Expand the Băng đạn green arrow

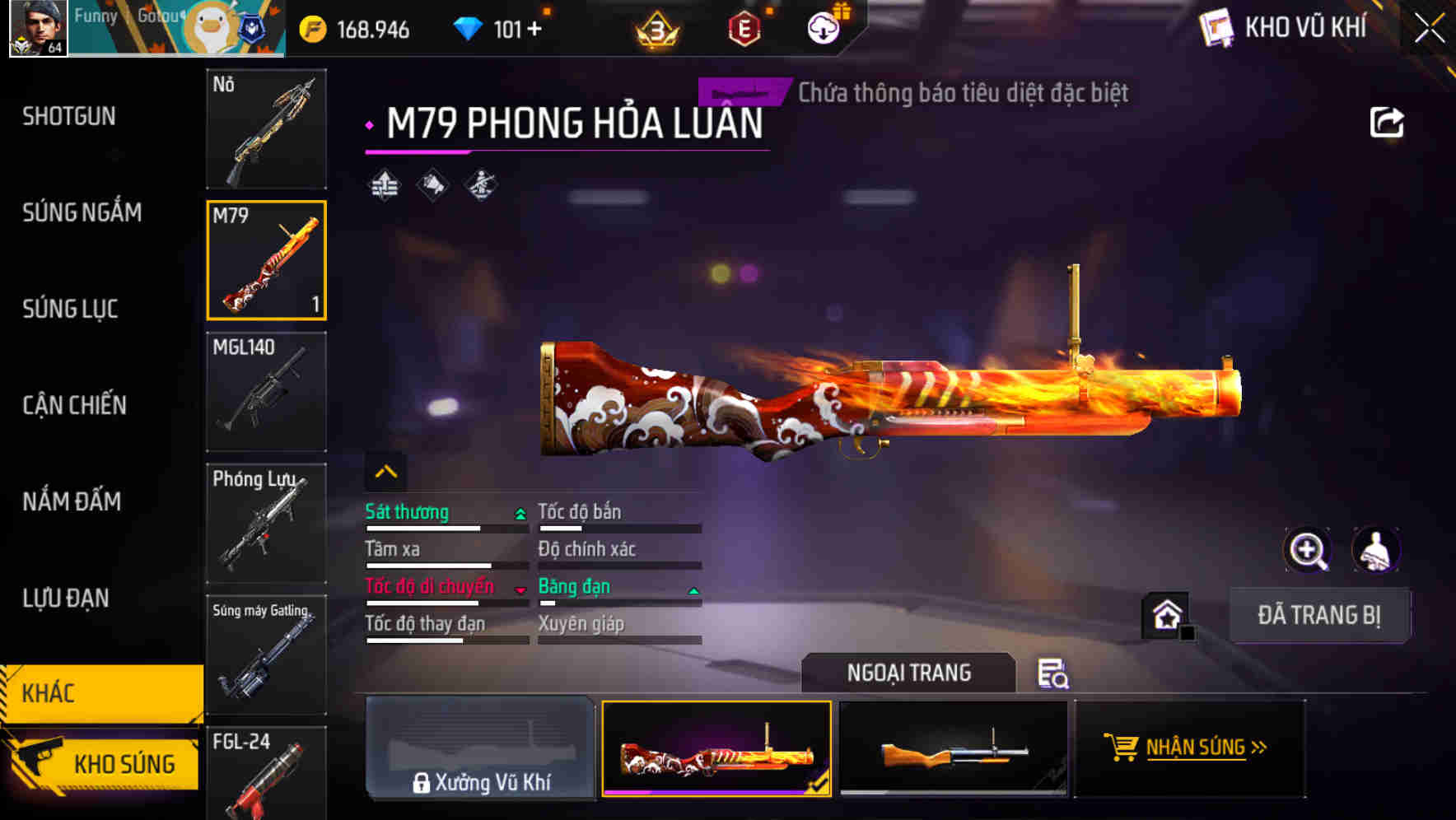tap(692, 589)
